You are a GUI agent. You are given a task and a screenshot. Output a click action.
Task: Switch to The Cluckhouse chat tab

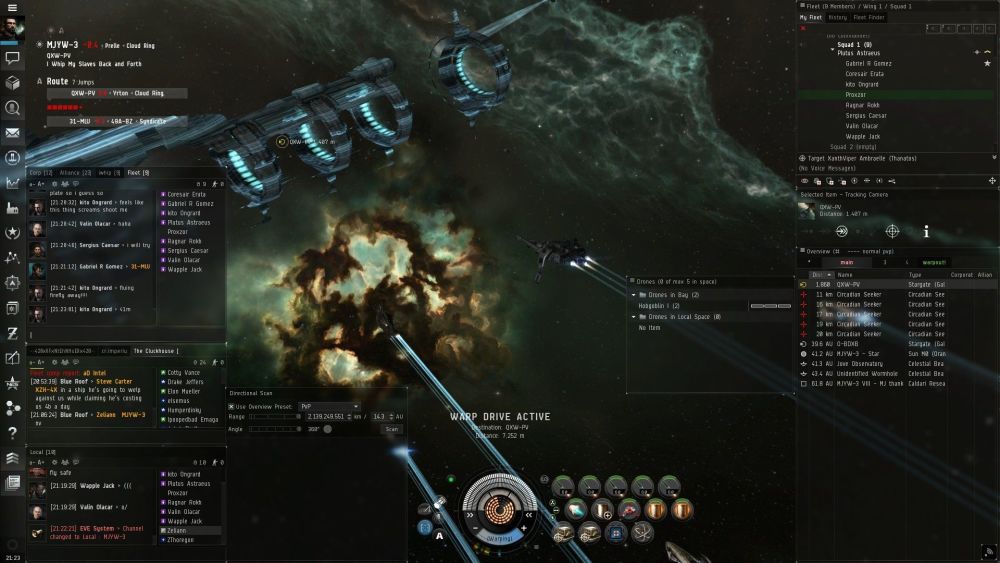coord(156,351)
